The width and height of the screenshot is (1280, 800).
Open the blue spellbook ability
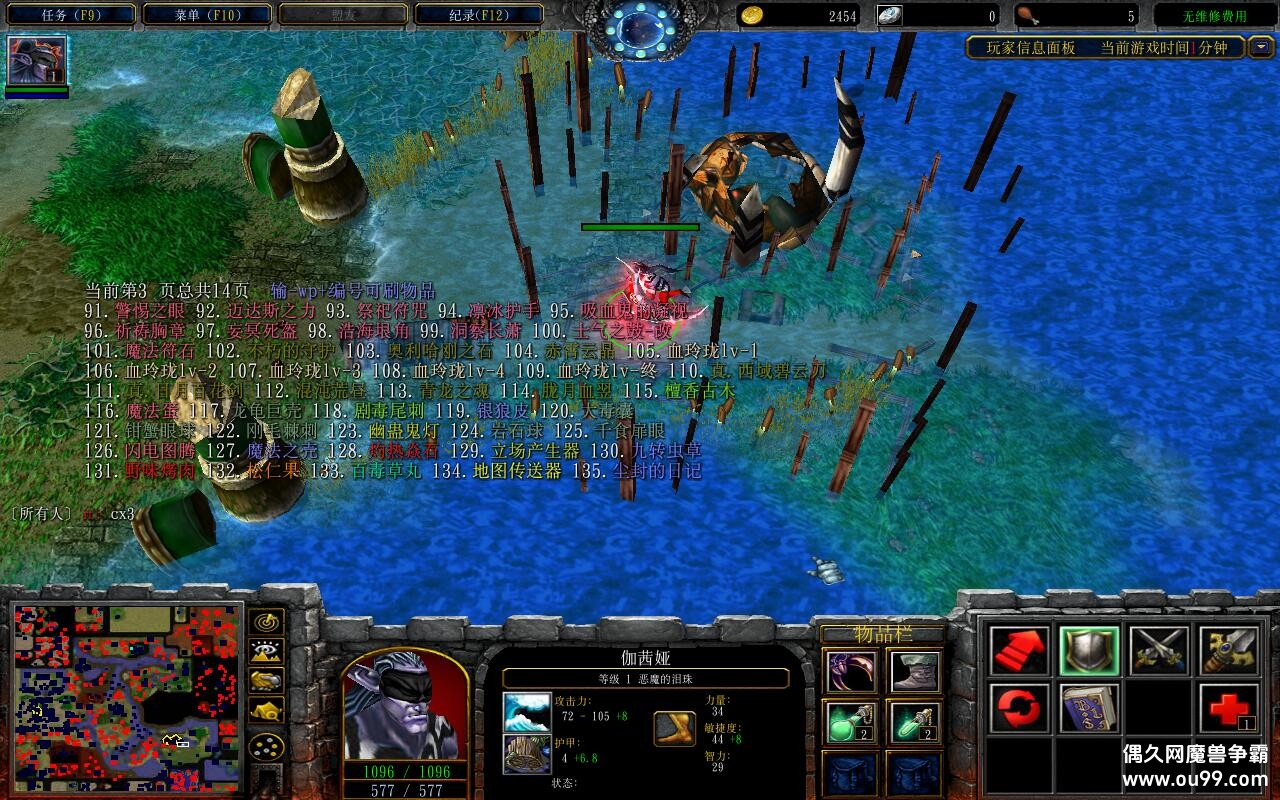tap(1089, 709)
